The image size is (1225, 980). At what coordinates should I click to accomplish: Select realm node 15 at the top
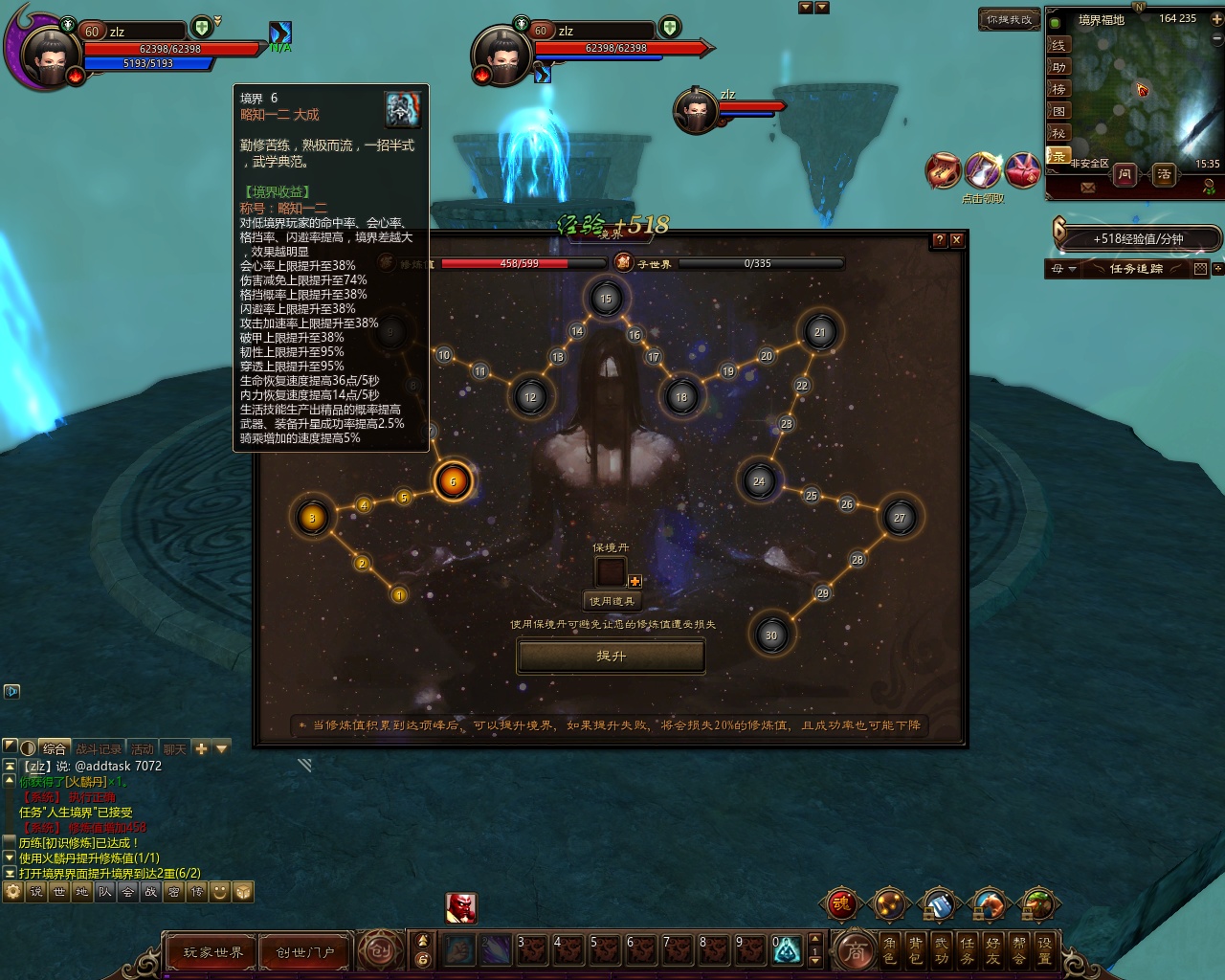[x=605, y=299]
